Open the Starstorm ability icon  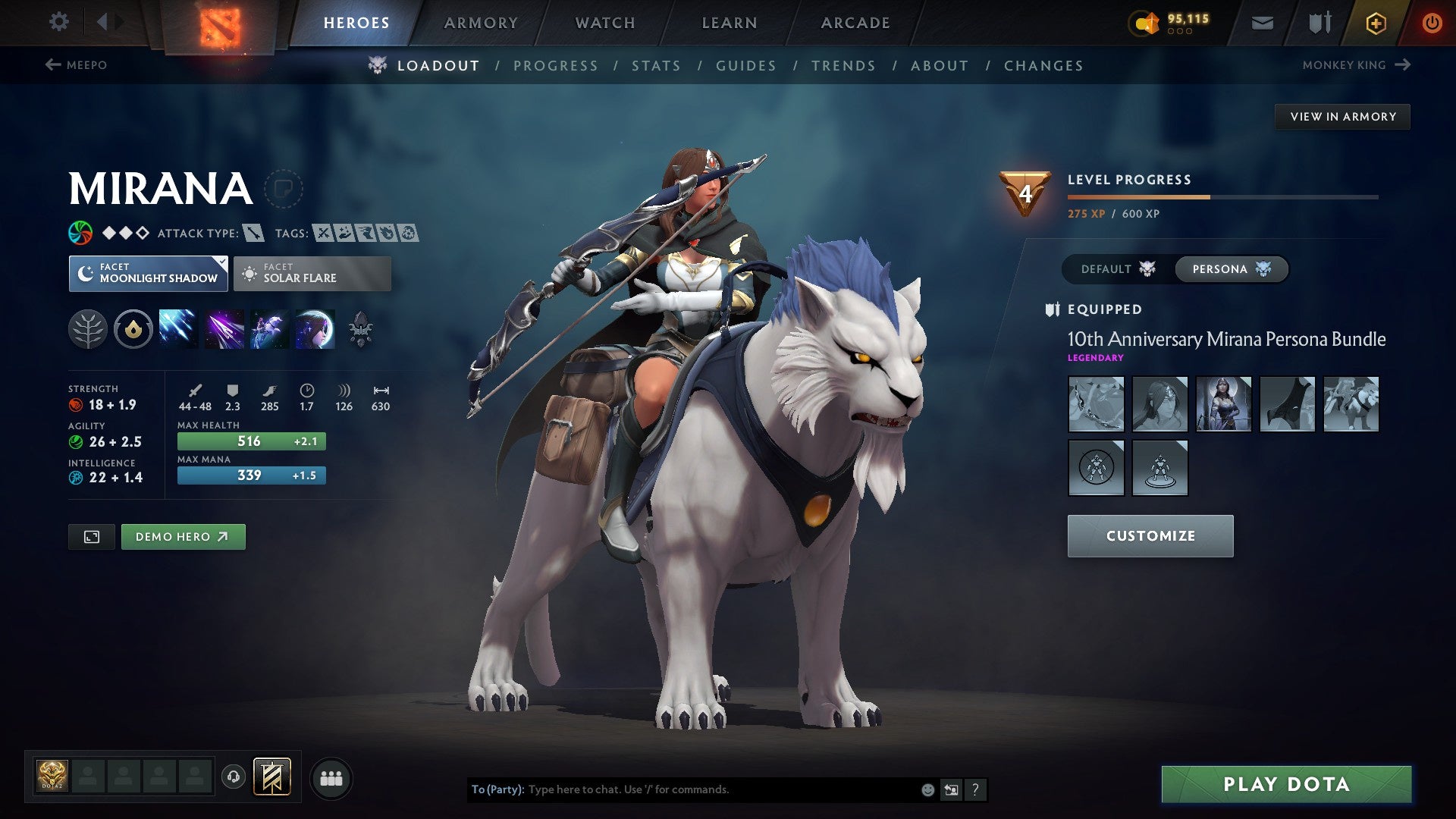coord(177,328)
